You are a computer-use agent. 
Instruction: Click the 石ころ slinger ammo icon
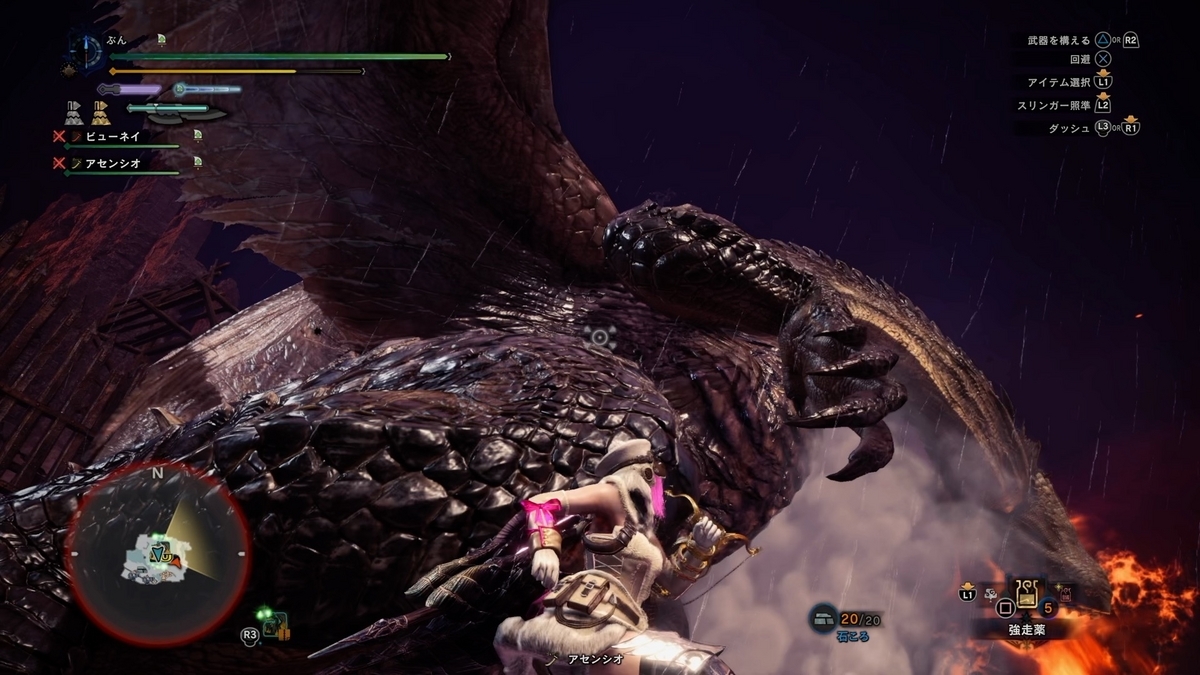click(823, 619)
